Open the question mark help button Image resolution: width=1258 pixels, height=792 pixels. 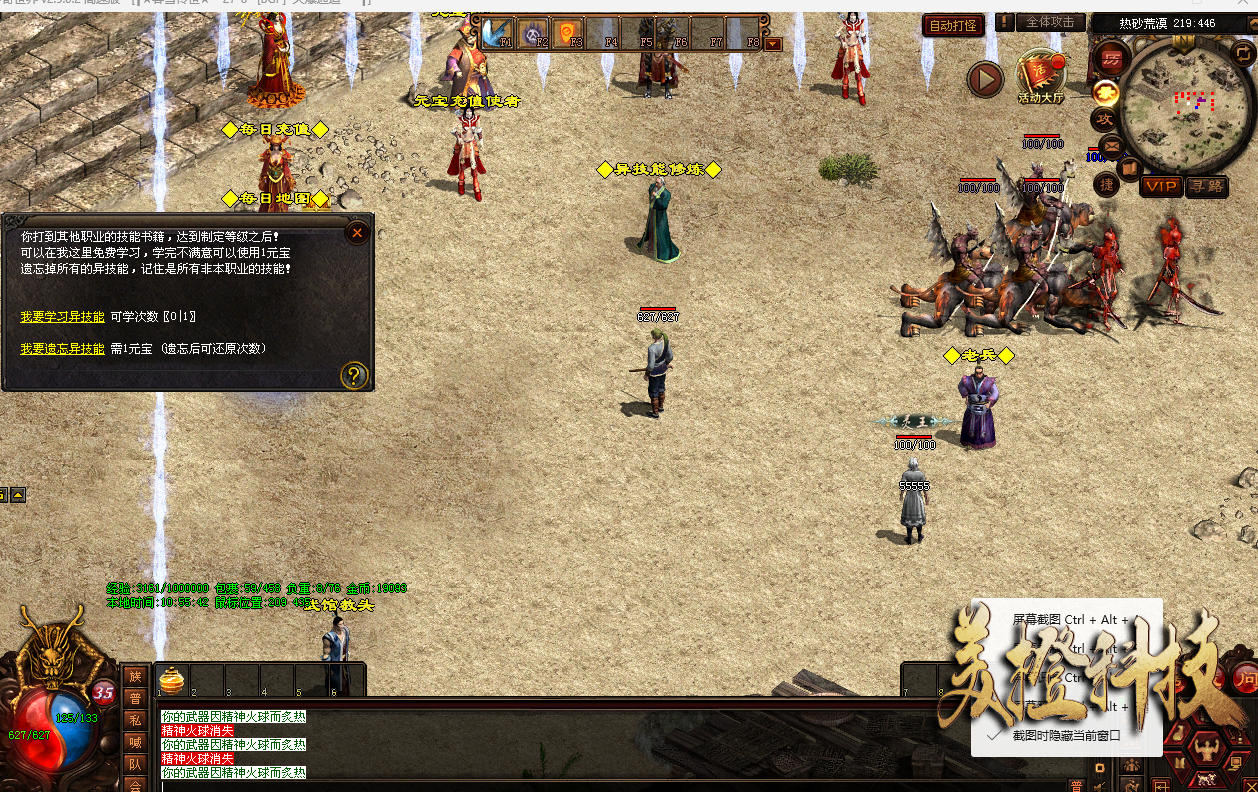pos(355,375)
